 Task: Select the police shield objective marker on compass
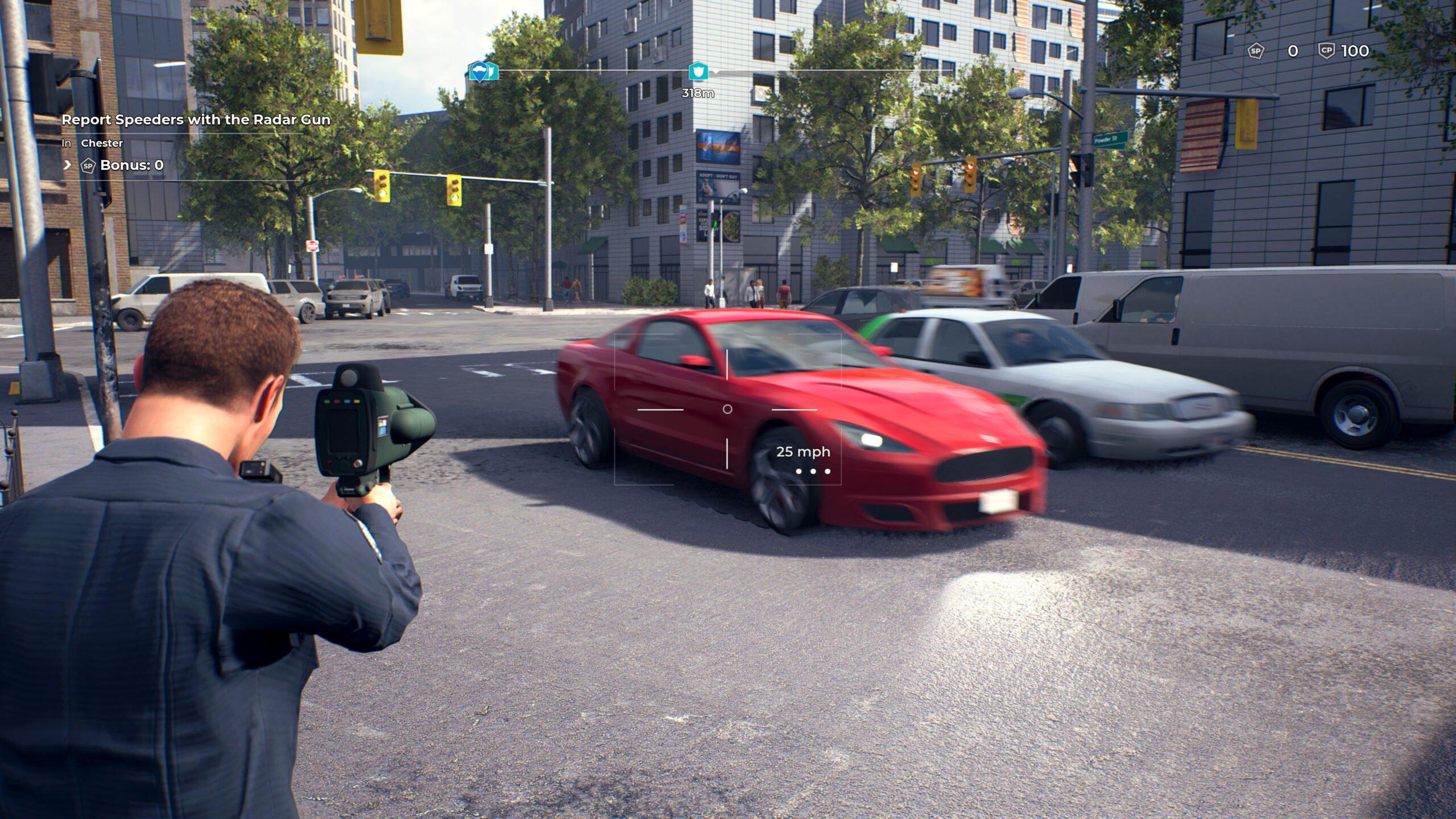pos(698,71)
